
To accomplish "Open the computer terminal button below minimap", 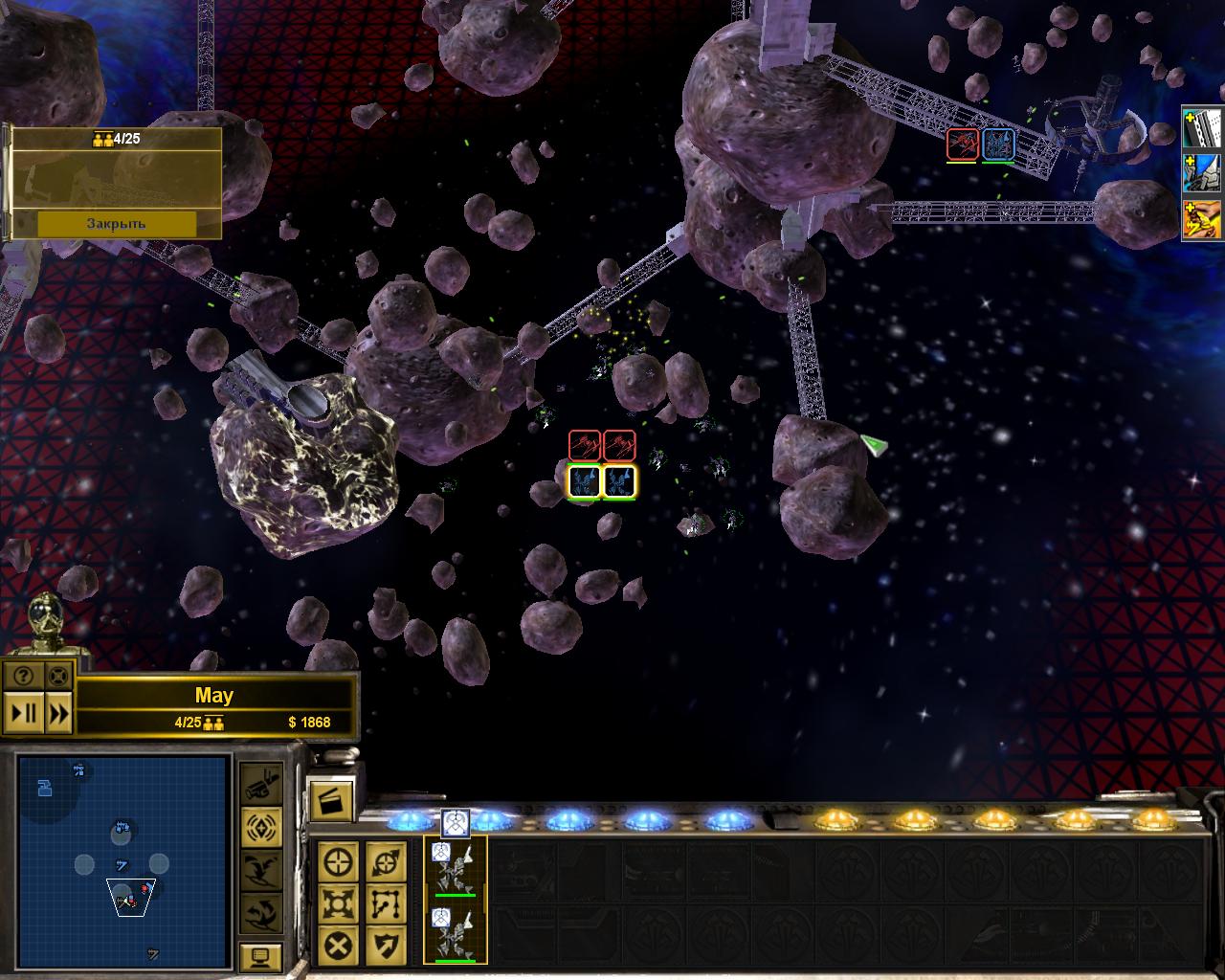I will pyautogui.click(x=260, y=955).
